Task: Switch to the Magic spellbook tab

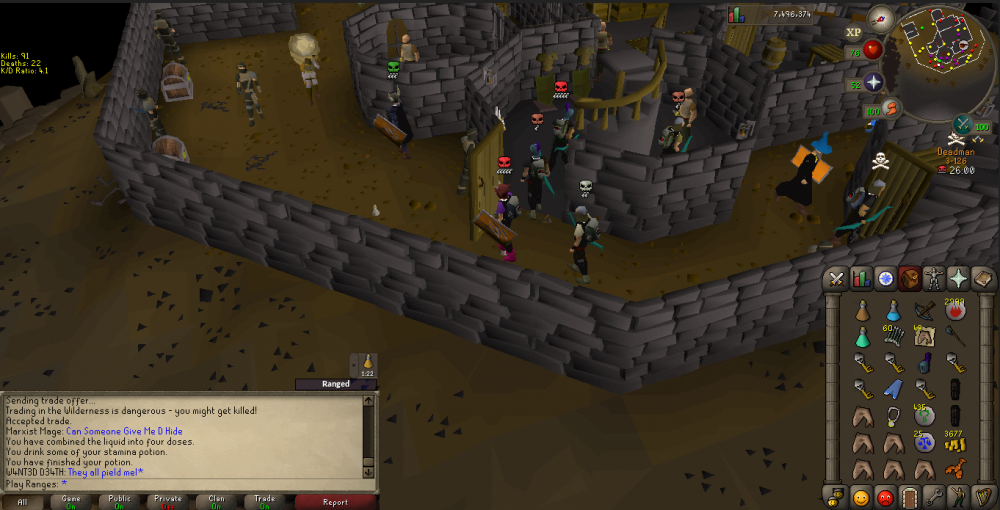Action: [x=983, y=279]
